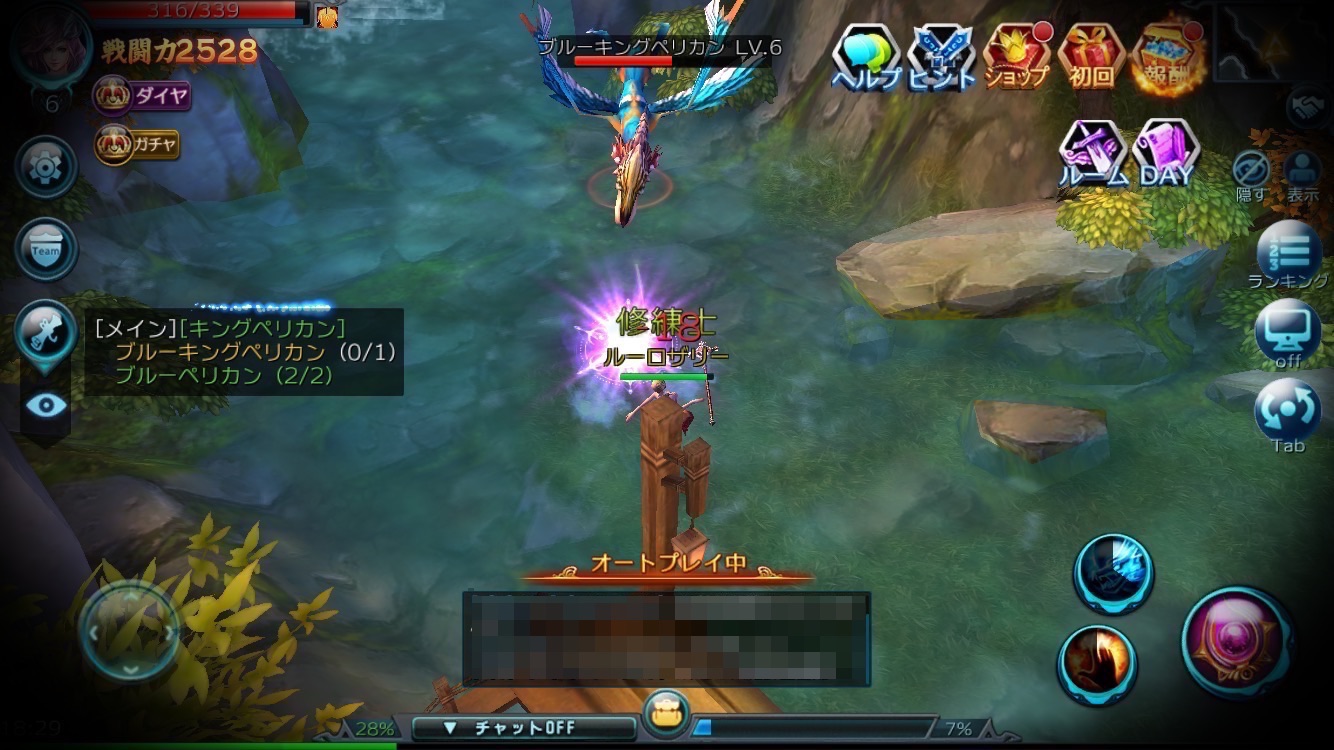Screen dimensions: 1334x750
Task: Switch target with the Tab button
Action: coord(1288,414)
